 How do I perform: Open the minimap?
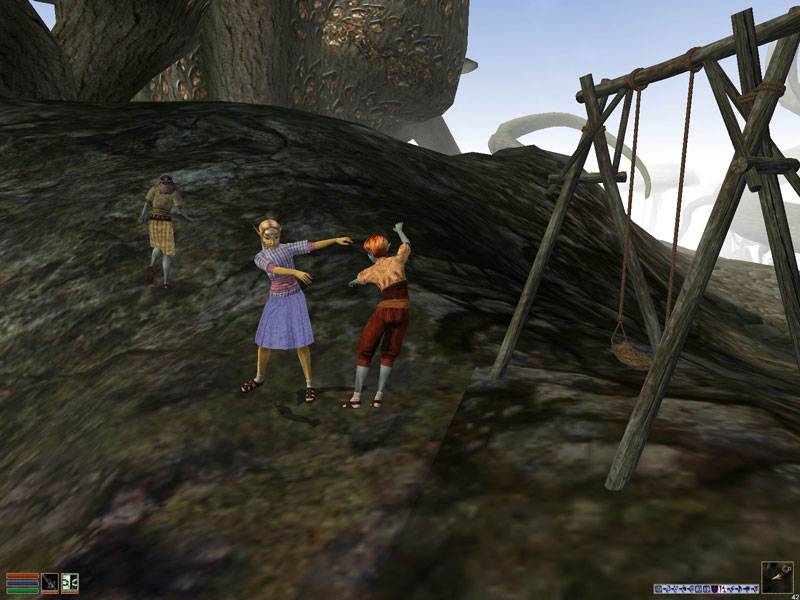pos(777,577)
